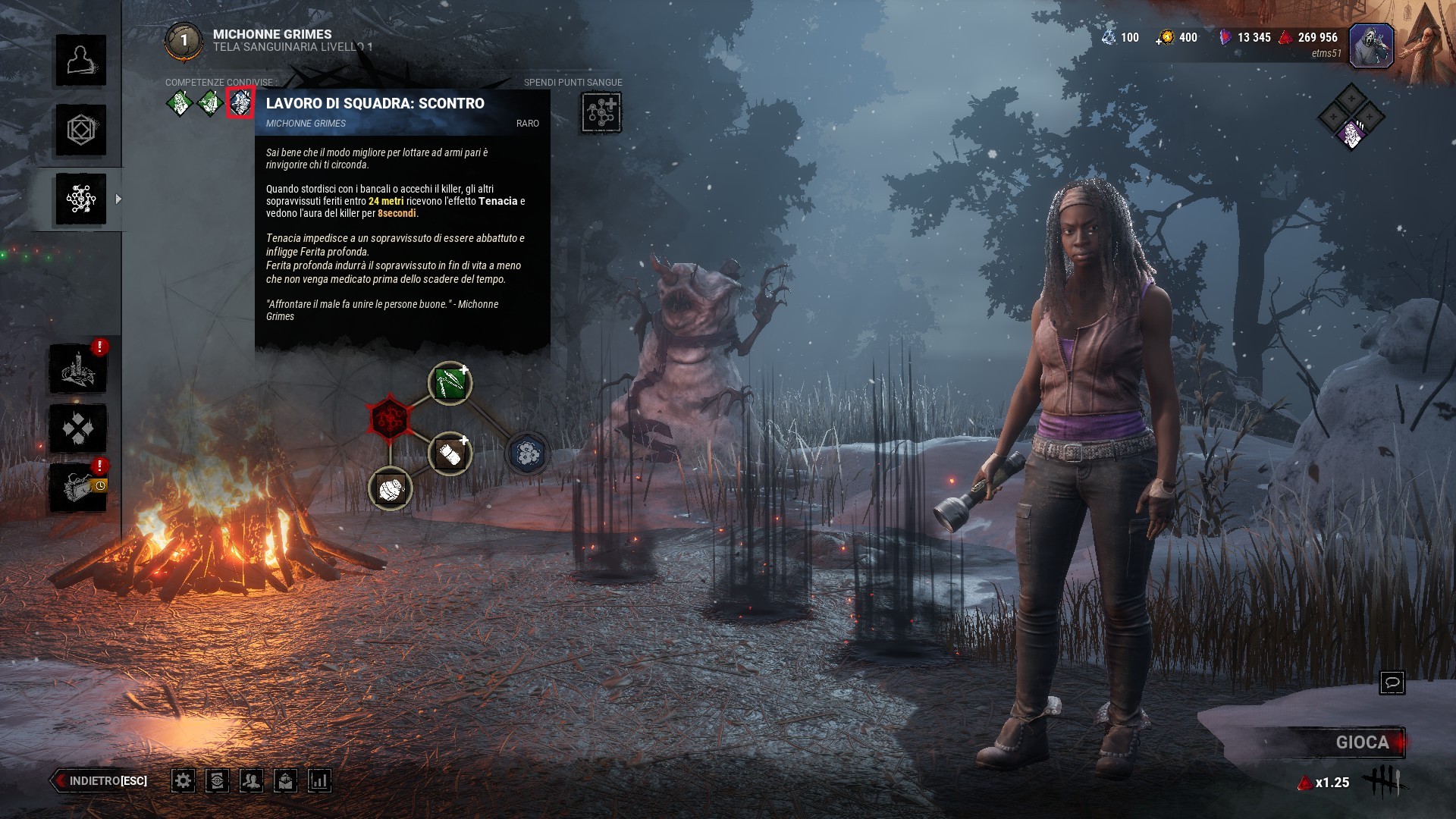The image size is (1456, 819).
Task: Select the blue flower offering node
Action: (527, 453)
